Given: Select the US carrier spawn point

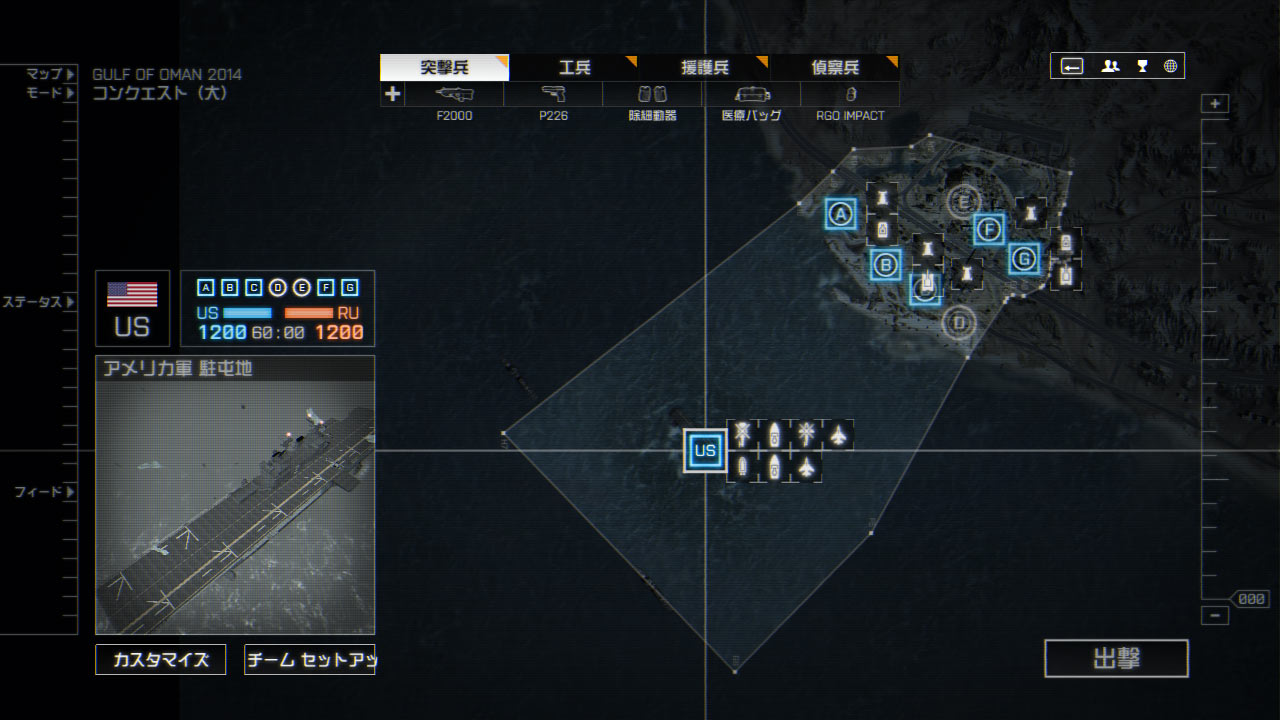Looking at the screenshot, I should pyautogui.click(x=705, y=450).
